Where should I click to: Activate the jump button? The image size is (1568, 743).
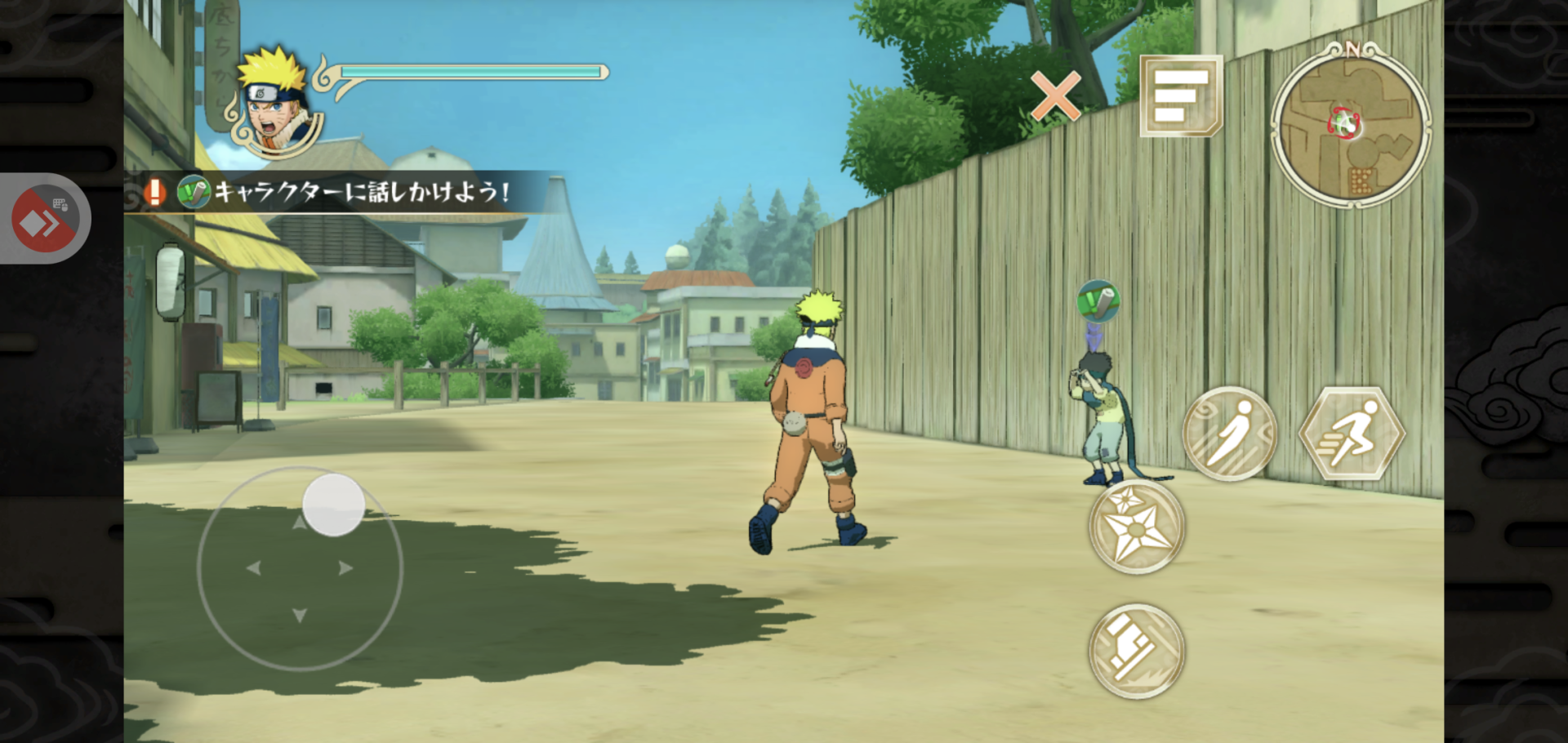[x=1230, y=434]
